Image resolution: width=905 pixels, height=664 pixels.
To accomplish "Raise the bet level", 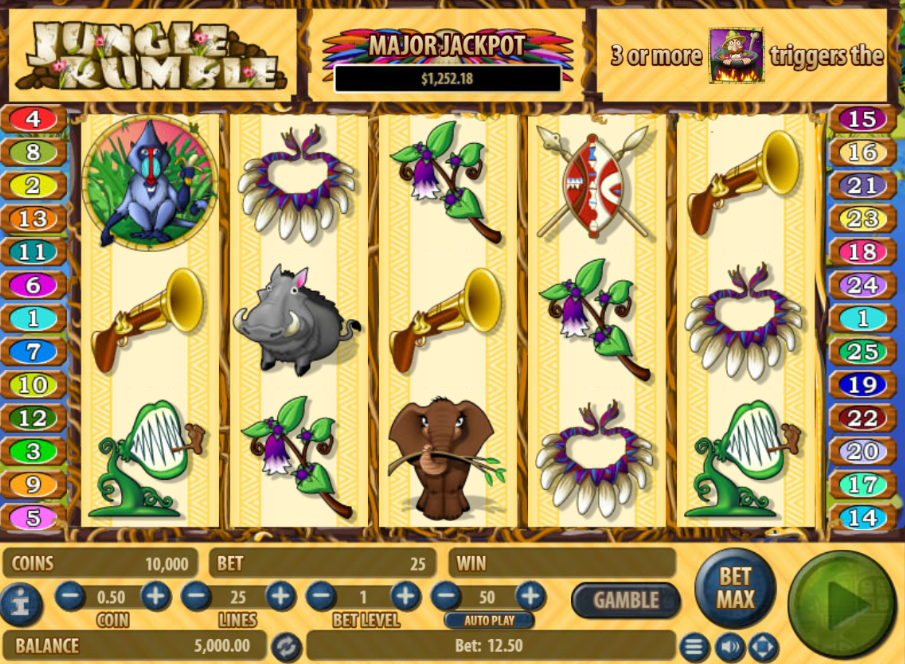I will (405, 597).
